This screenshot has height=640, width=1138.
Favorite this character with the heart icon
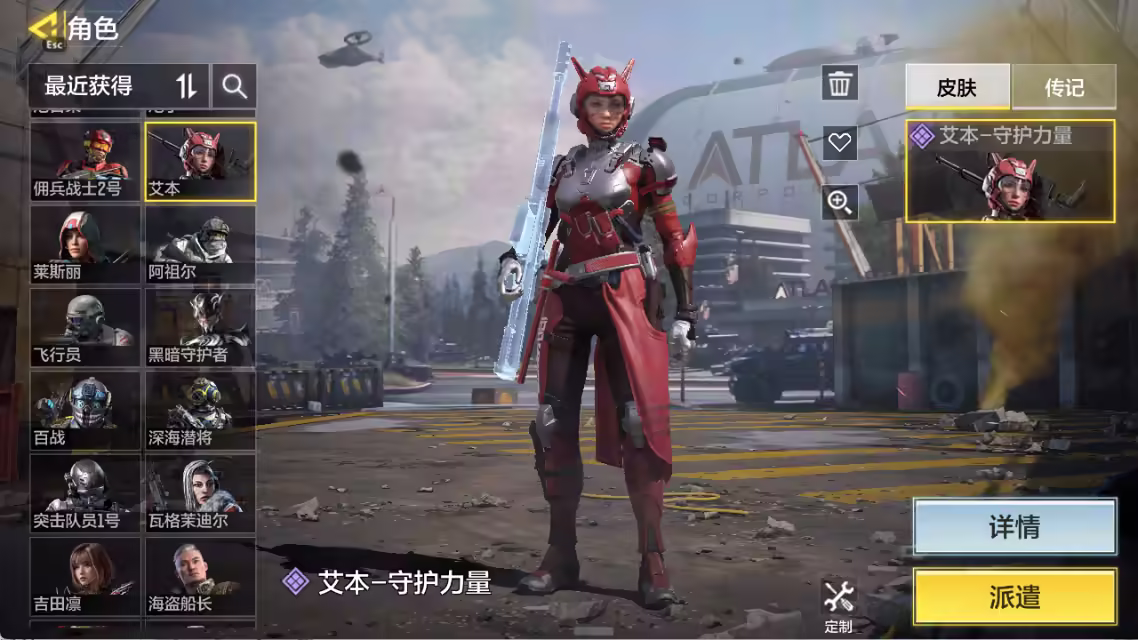click(x=840, y=143)
